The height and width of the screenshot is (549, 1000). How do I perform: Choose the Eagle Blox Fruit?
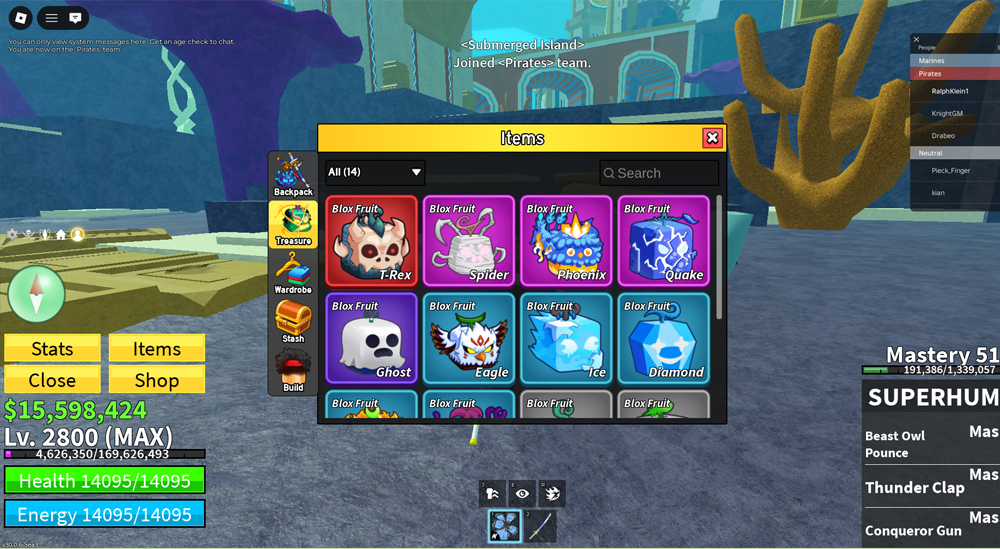click(x=469, y=338)
